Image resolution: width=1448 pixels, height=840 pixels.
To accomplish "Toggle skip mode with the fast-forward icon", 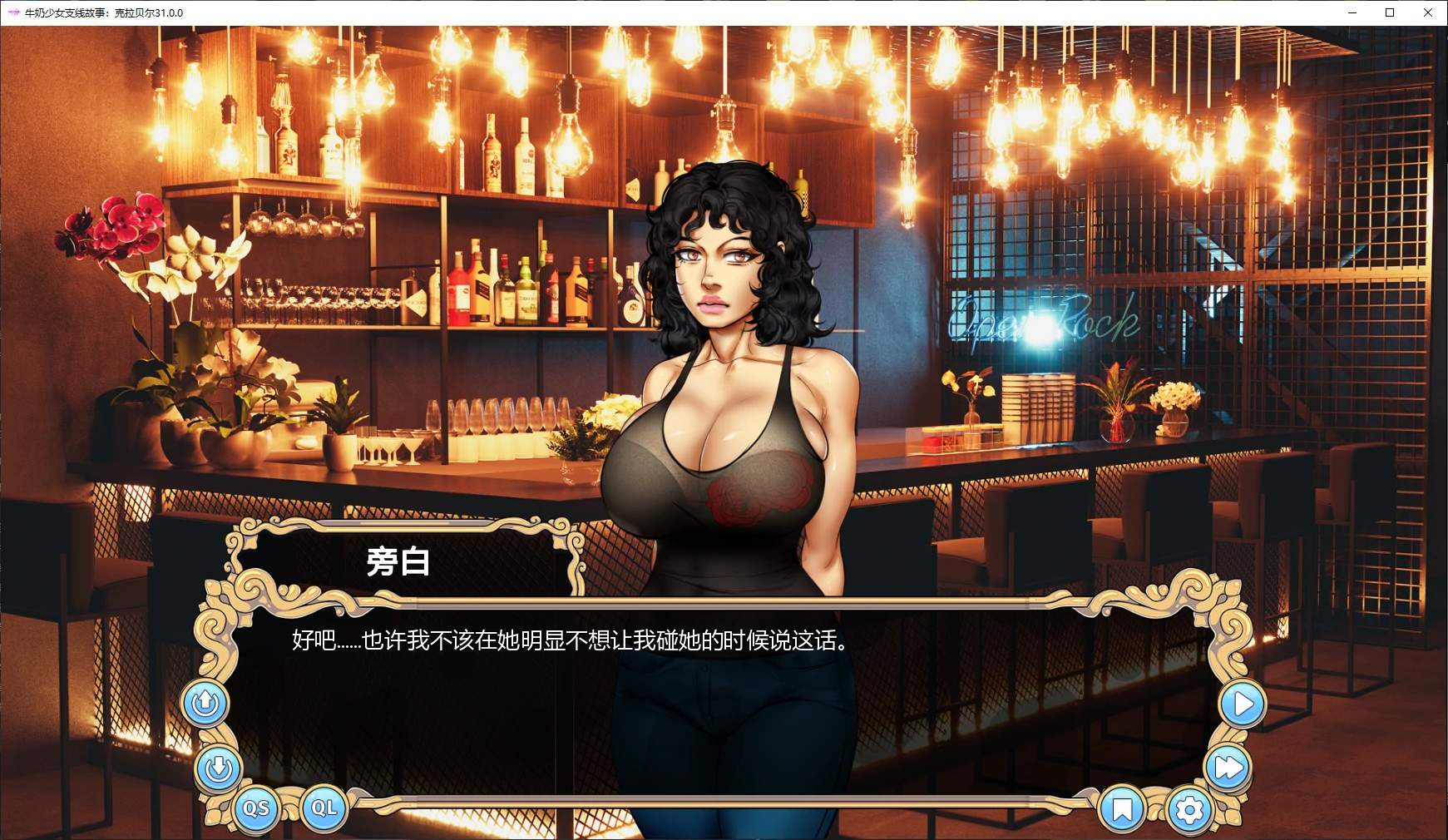I will [1226, 767].
